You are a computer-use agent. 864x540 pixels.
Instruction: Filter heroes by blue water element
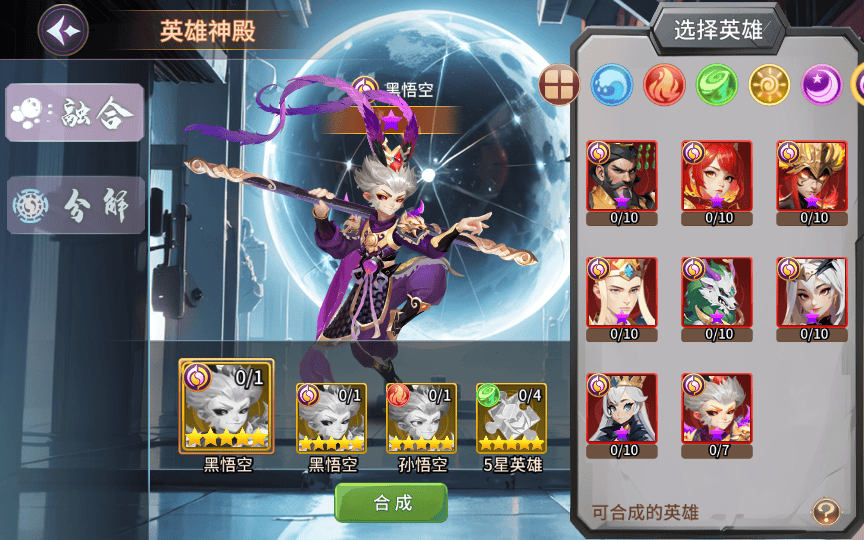tap(611, 85)
